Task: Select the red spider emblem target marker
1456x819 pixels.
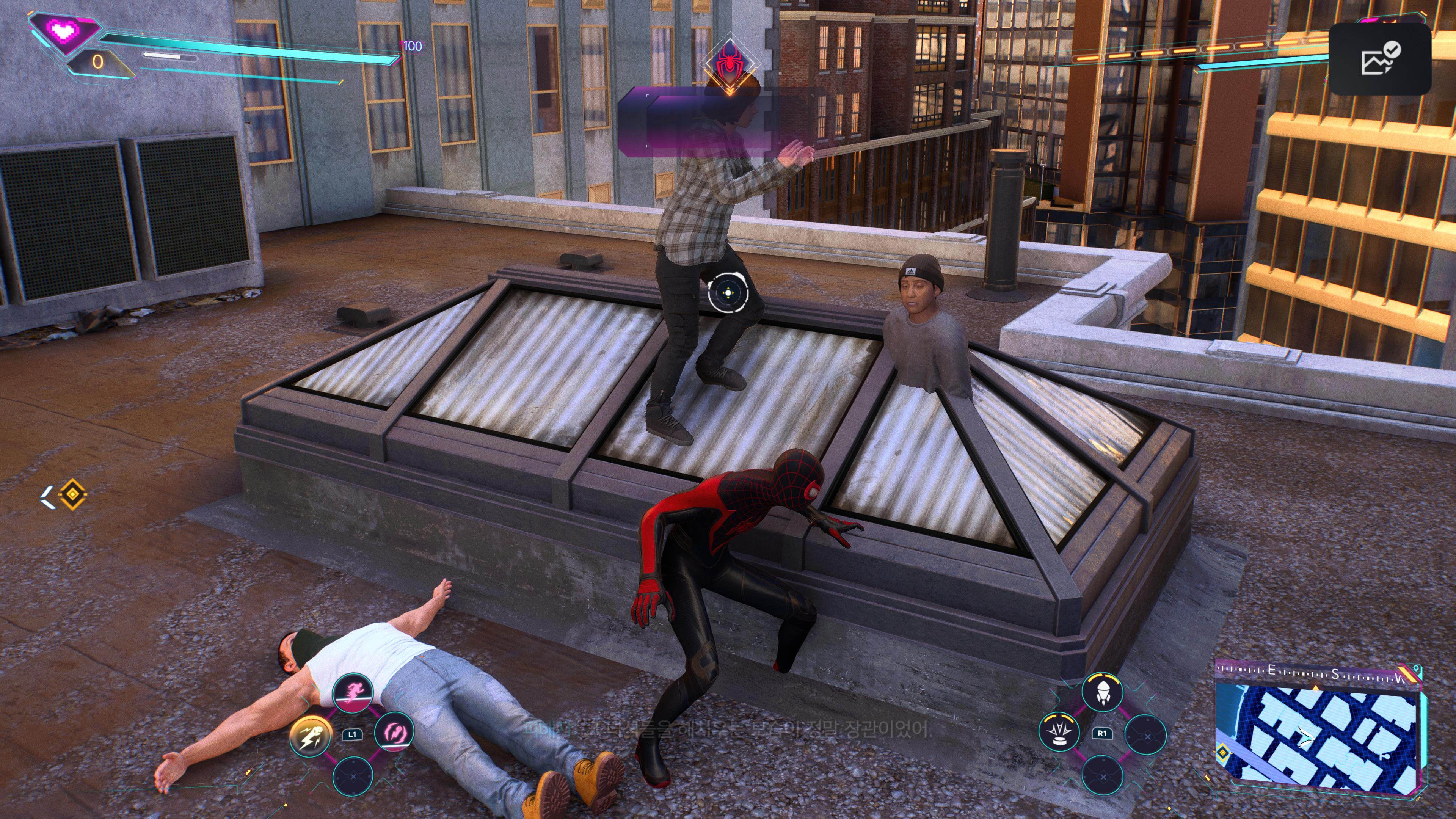Action: click(x=730, y=62)
